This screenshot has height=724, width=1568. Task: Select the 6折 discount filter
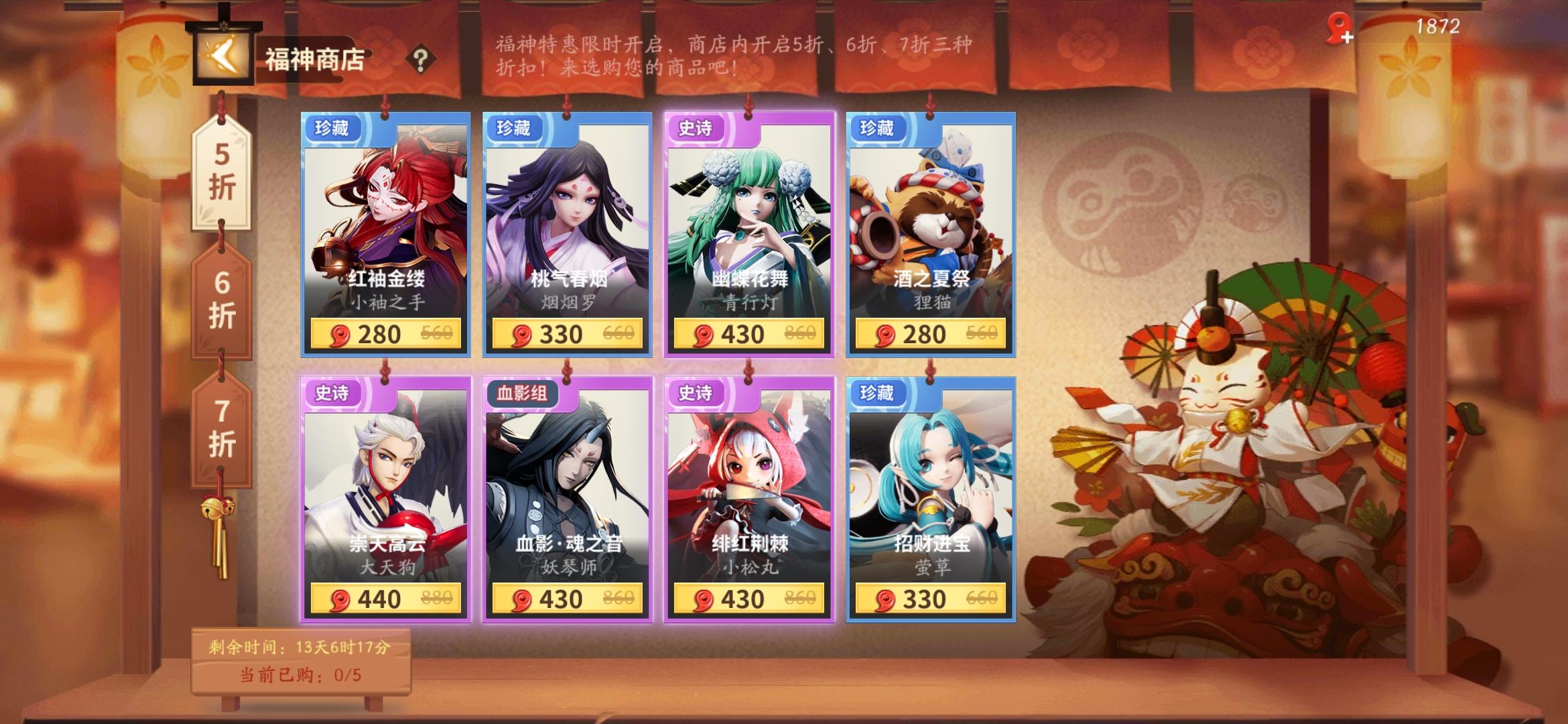tap(221, 302)
